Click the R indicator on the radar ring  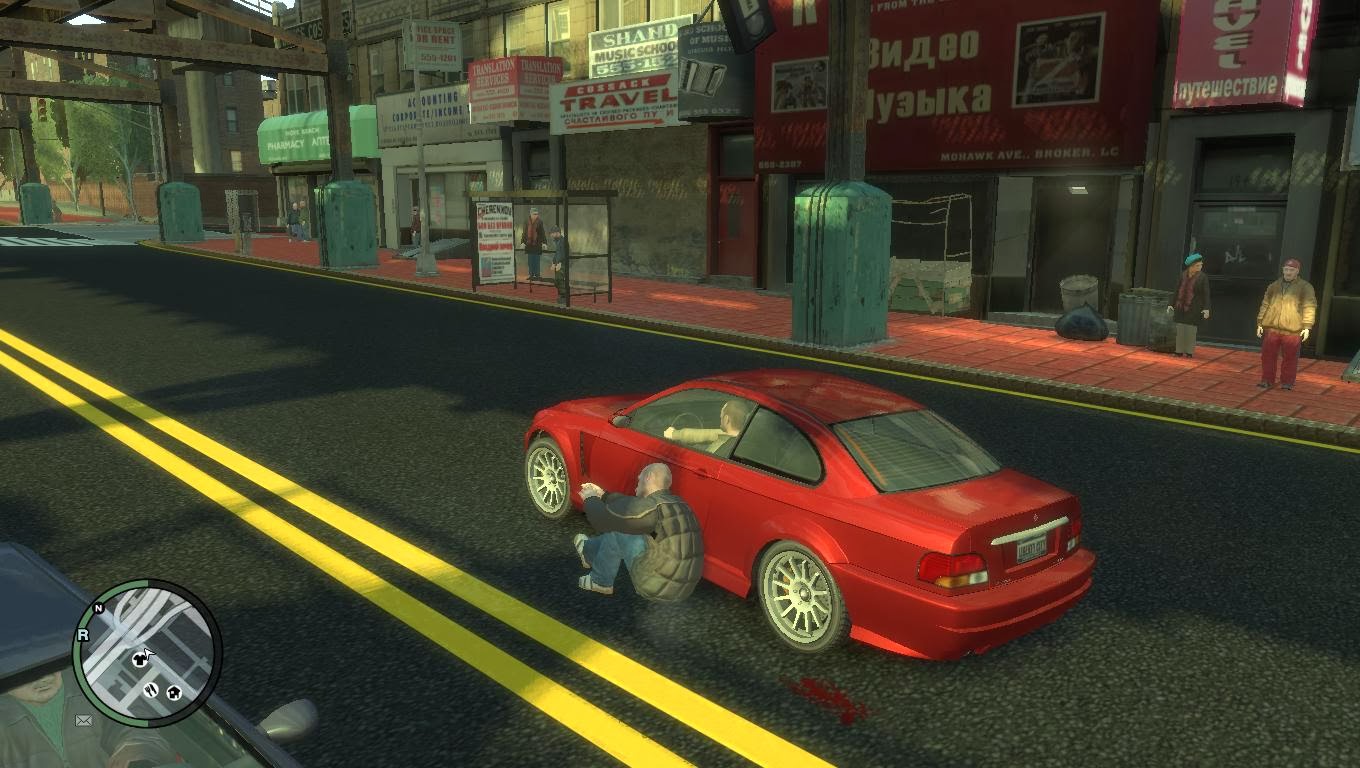tap(83, 634)
